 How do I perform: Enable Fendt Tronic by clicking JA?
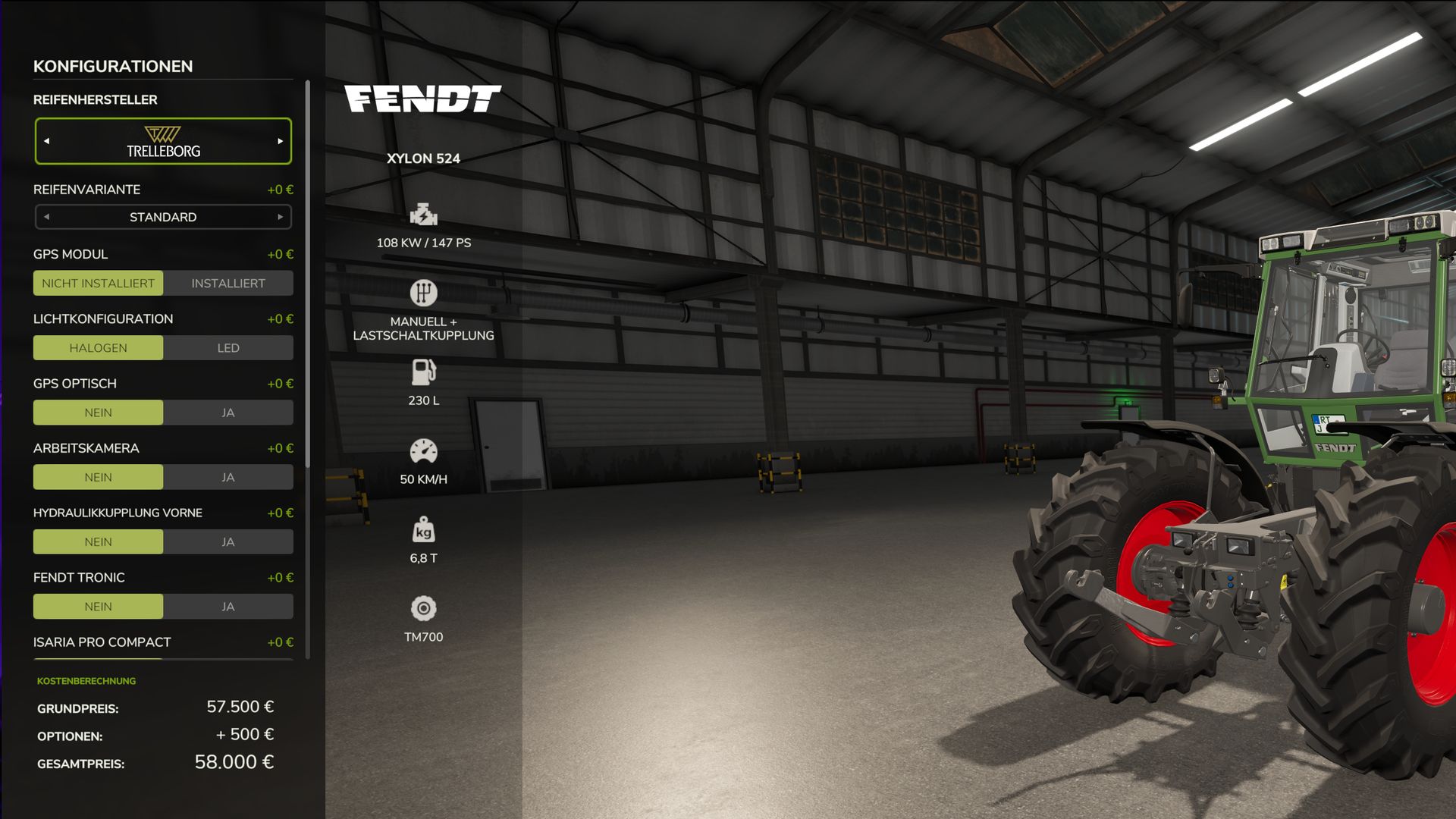click(227, 606)
